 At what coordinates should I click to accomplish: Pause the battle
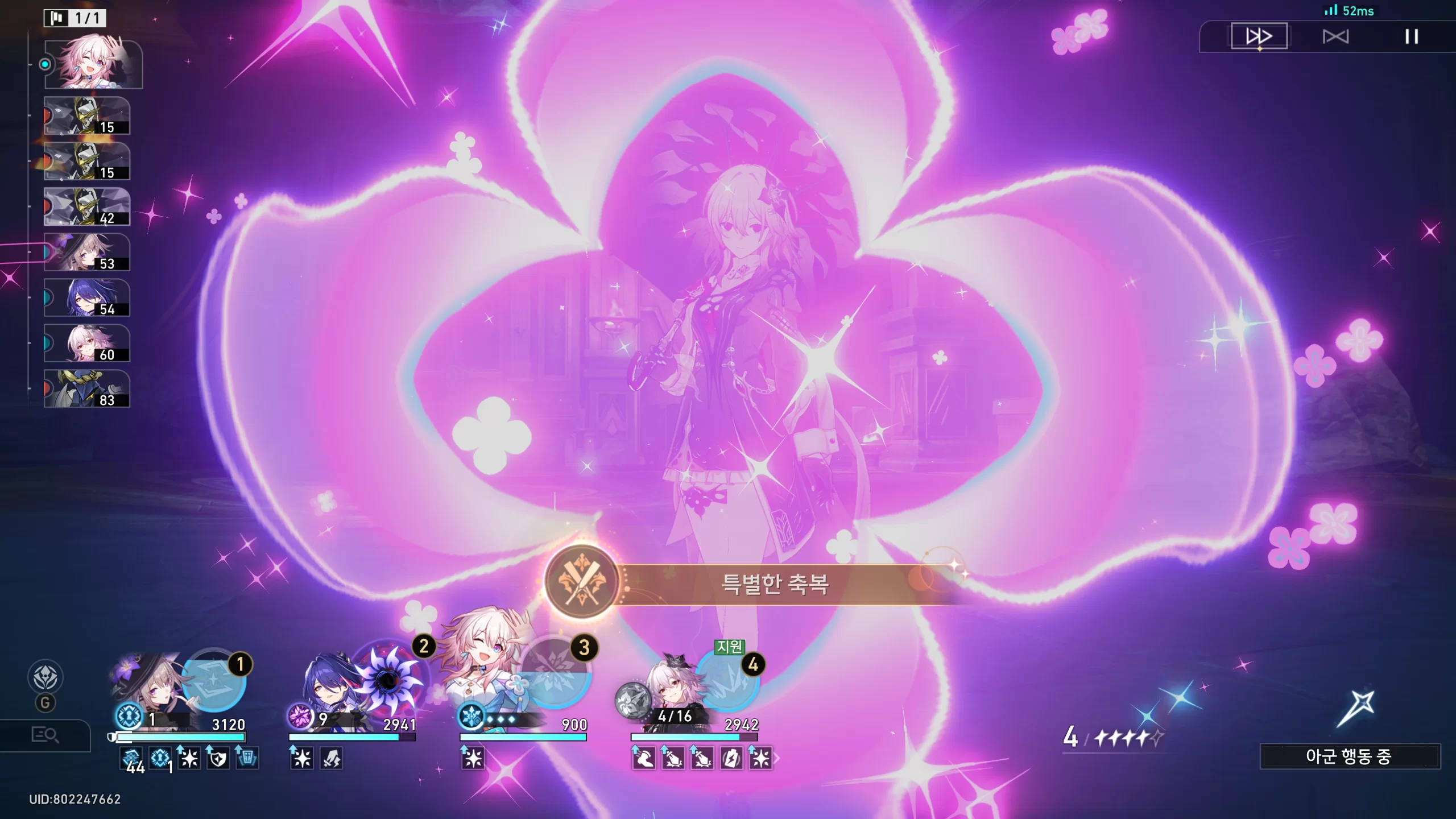tap(1411, 37)
